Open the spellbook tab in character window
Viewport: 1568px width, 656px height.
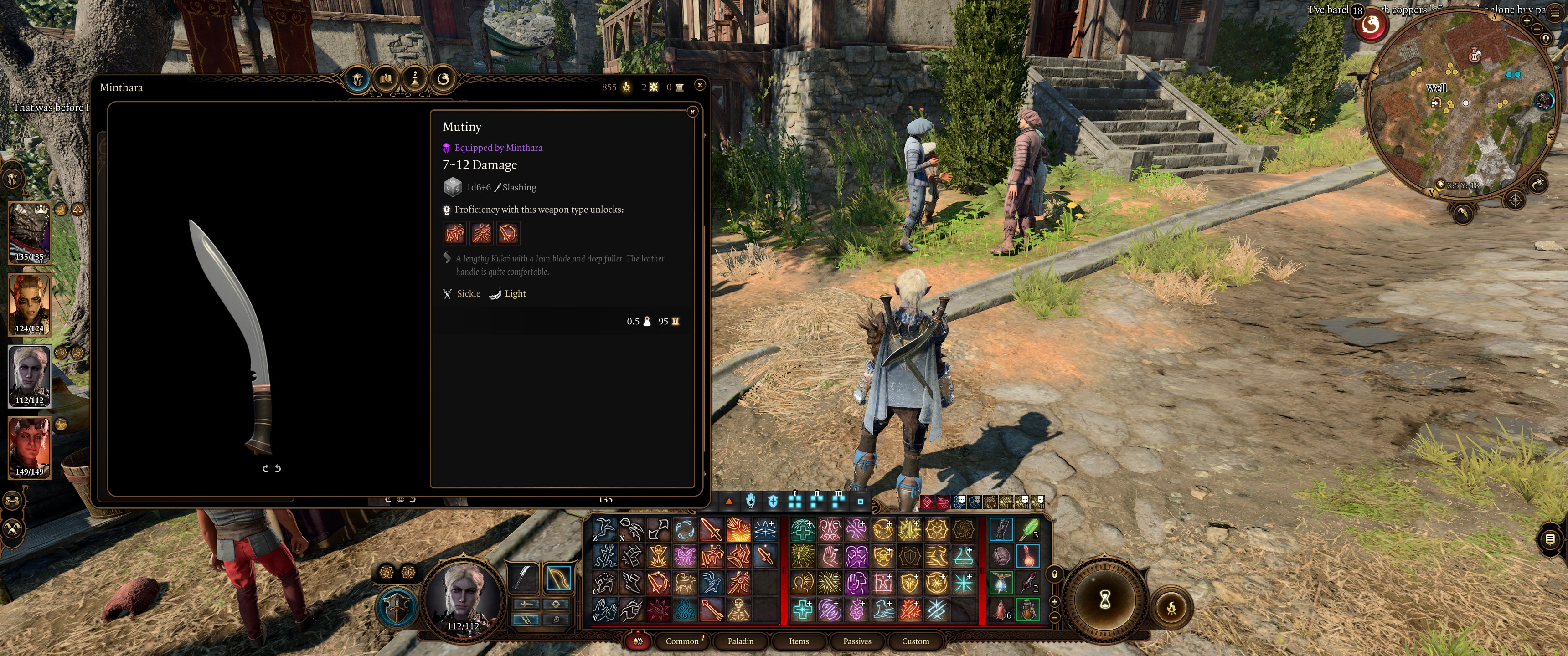point(386,79)
